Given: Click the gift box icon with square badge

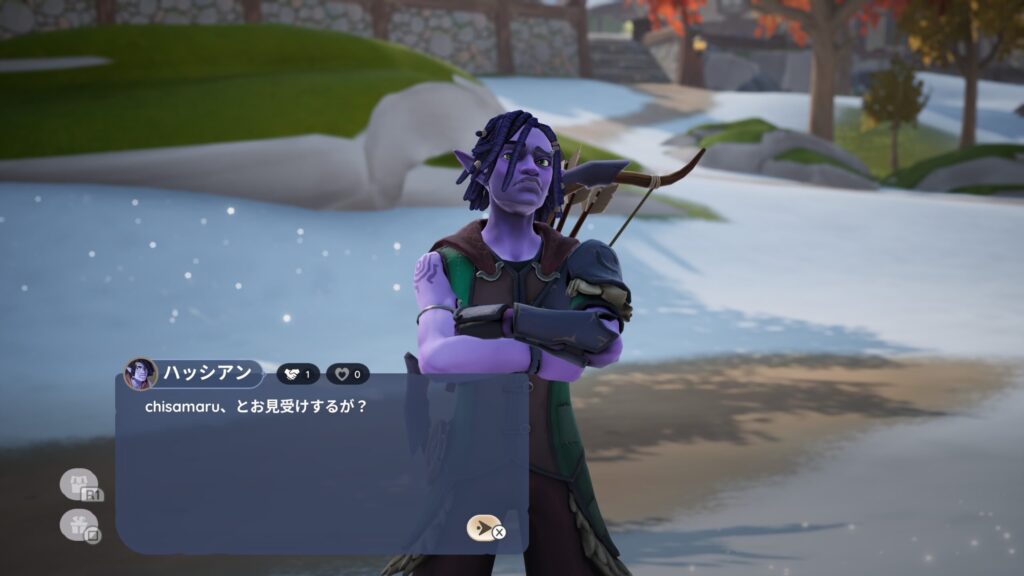Looking at the screenshot, I should coord(79,525).
